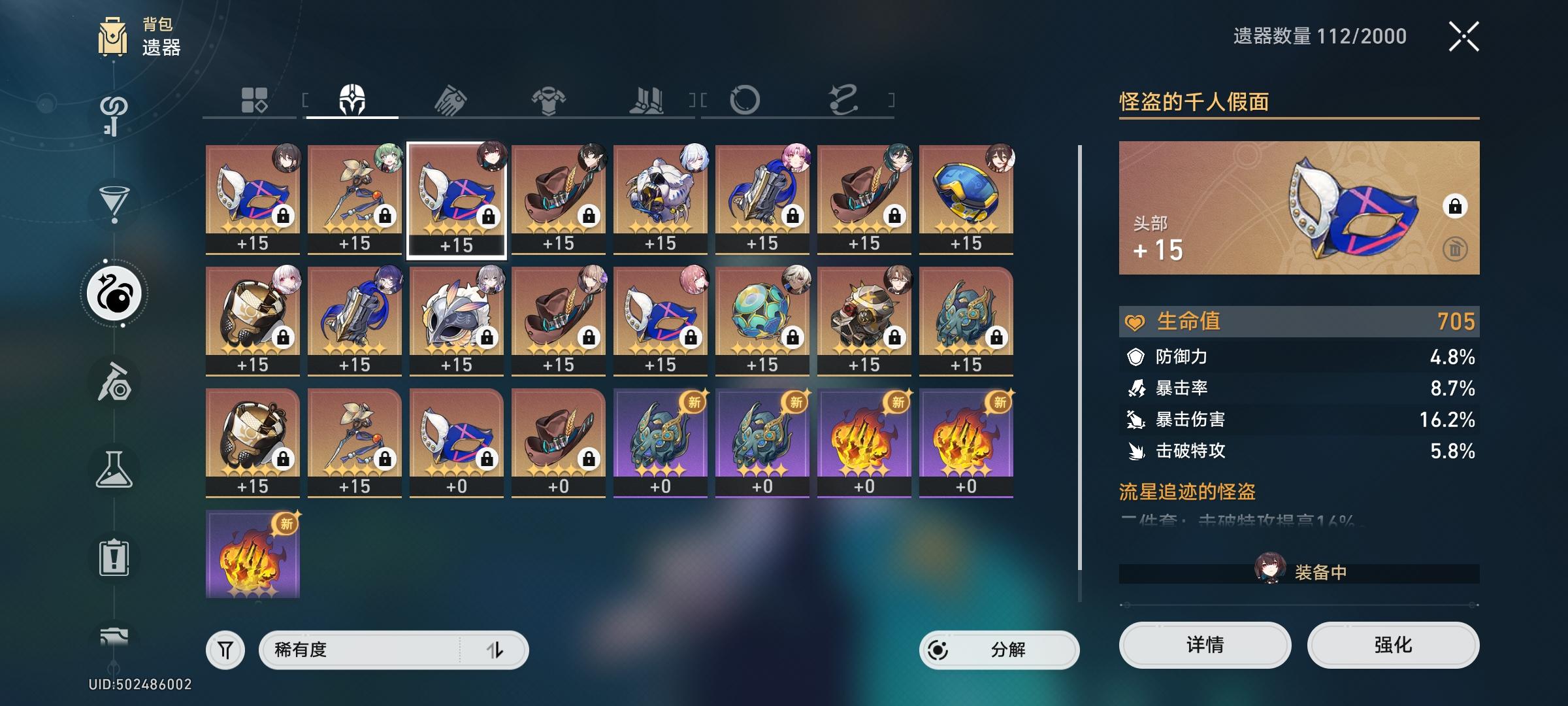Click the 强化 enhance button

pyautogui.click(x=1392, y=645)
